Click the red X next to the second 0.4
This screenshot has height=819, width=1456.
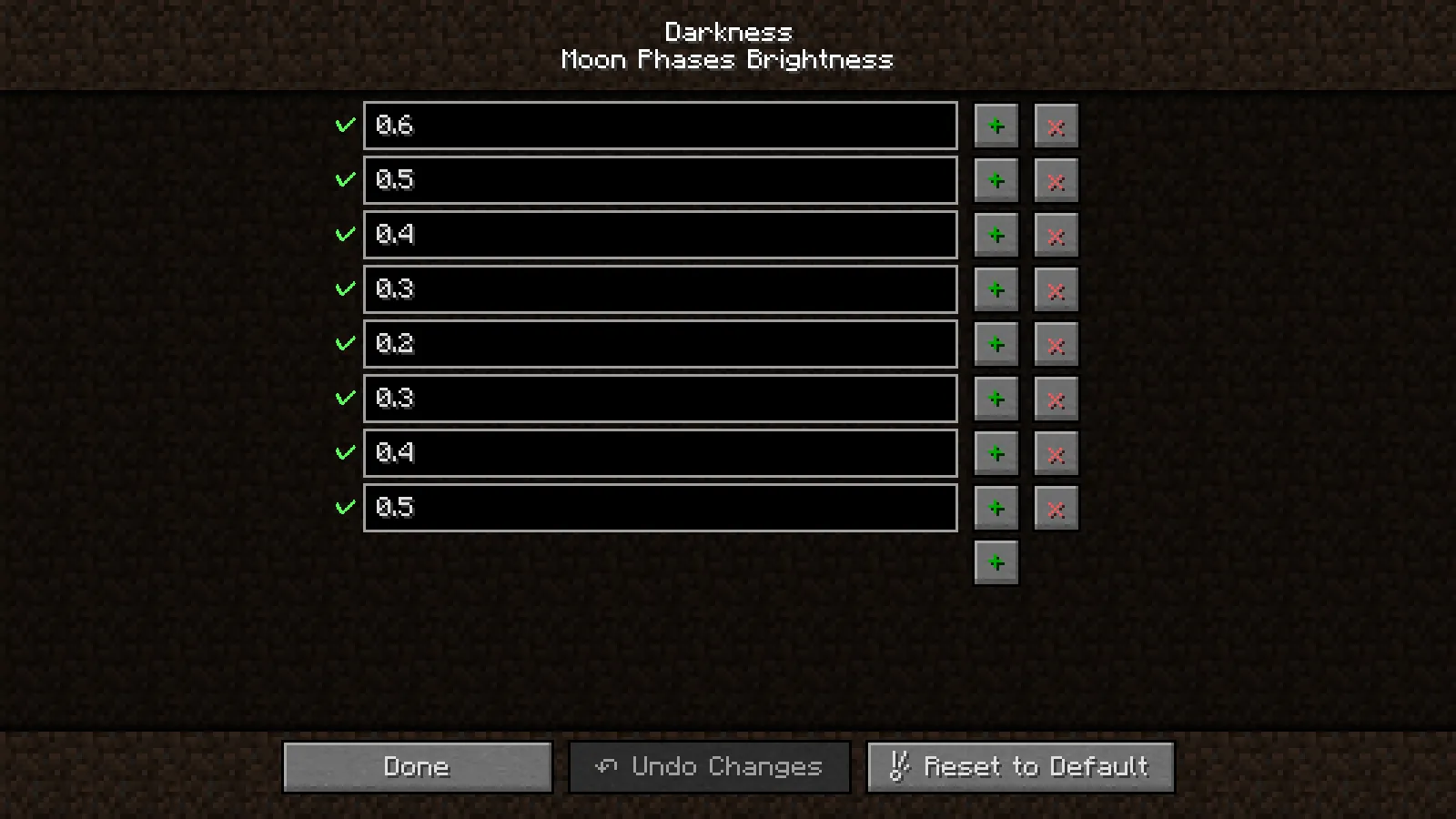click(1056, 453)
